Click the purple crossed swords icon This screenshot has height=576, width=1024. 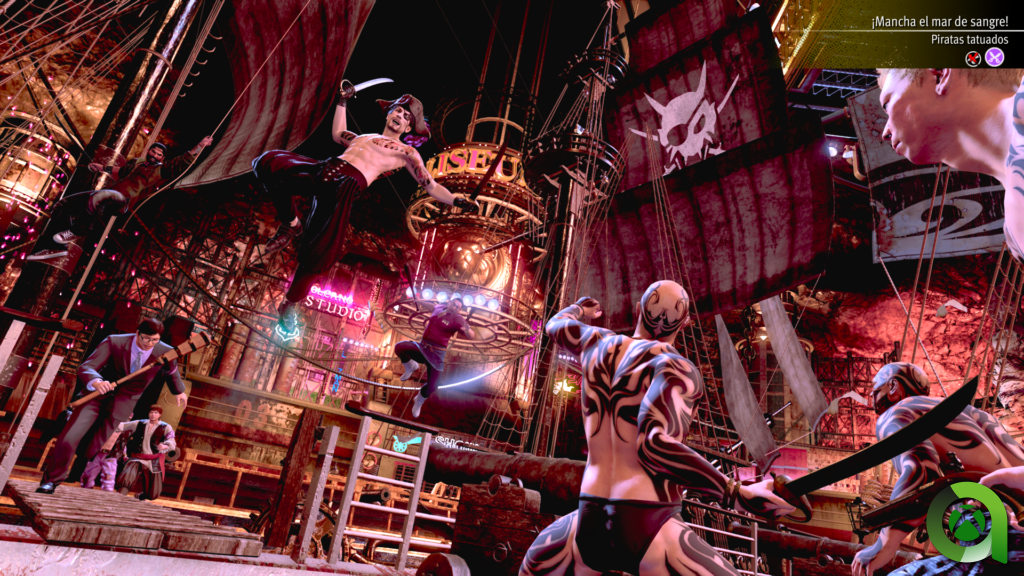(x=994, y=57)
